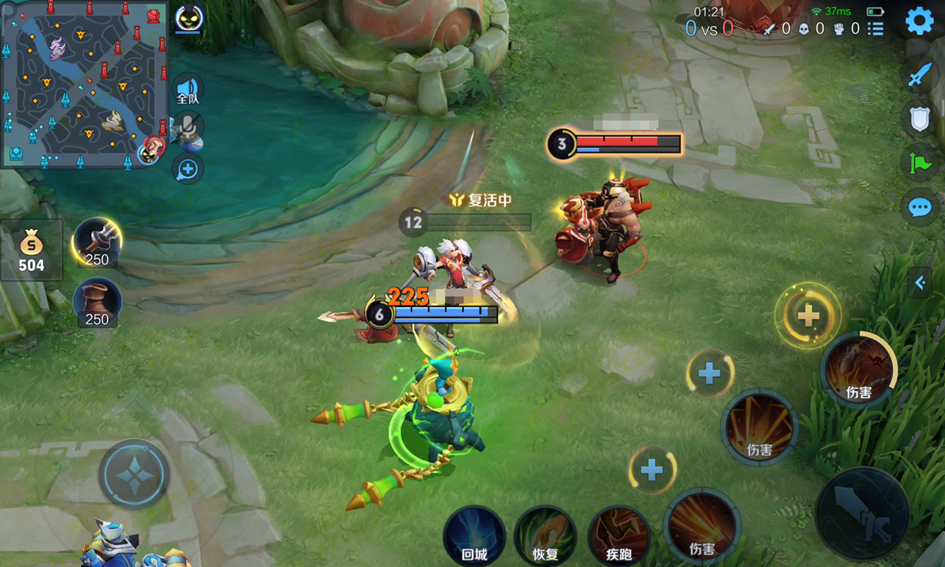Use the 恢复 heal spell
Image resolution: width=945 pixels, height=567 pixels.
545,535
